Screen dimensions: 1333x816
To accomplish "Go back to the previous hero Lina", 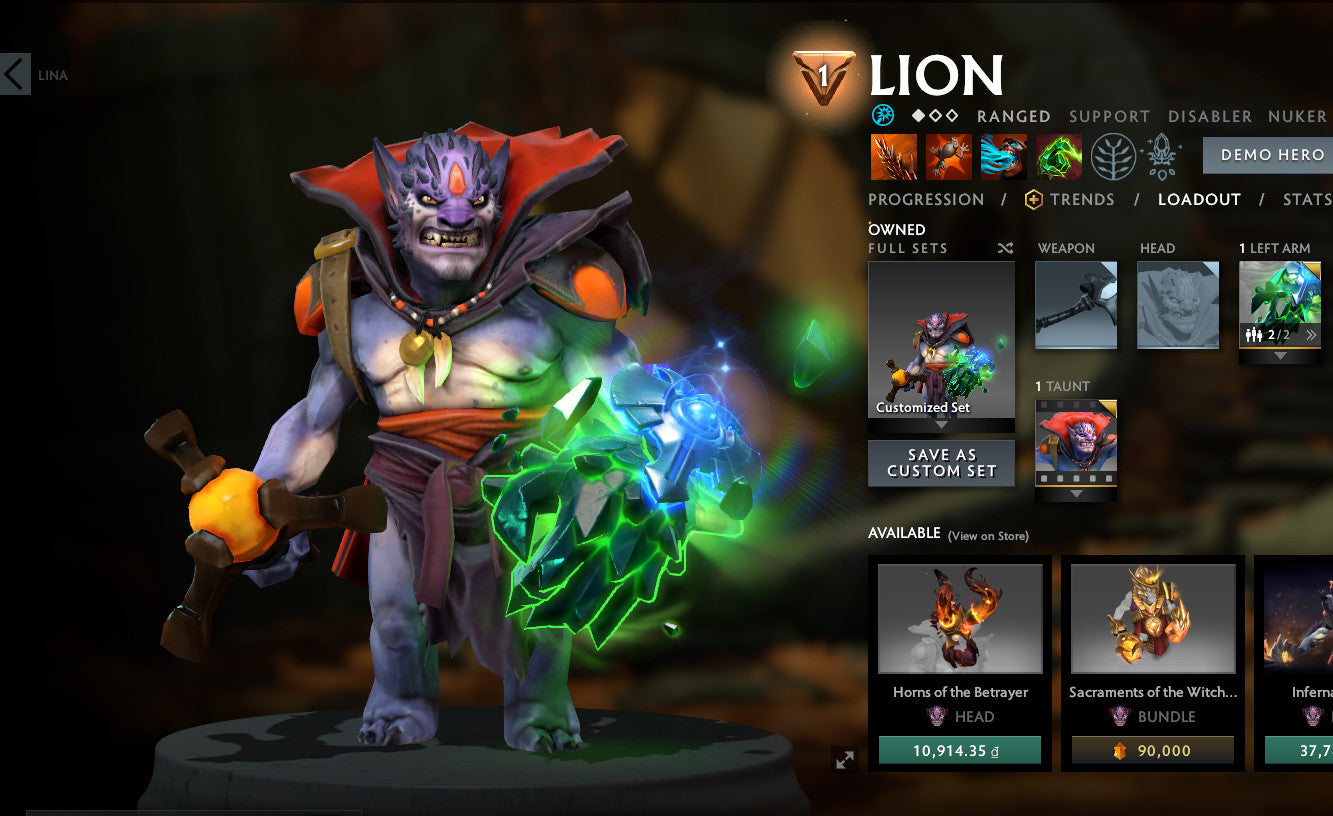I will click(16, 75).
